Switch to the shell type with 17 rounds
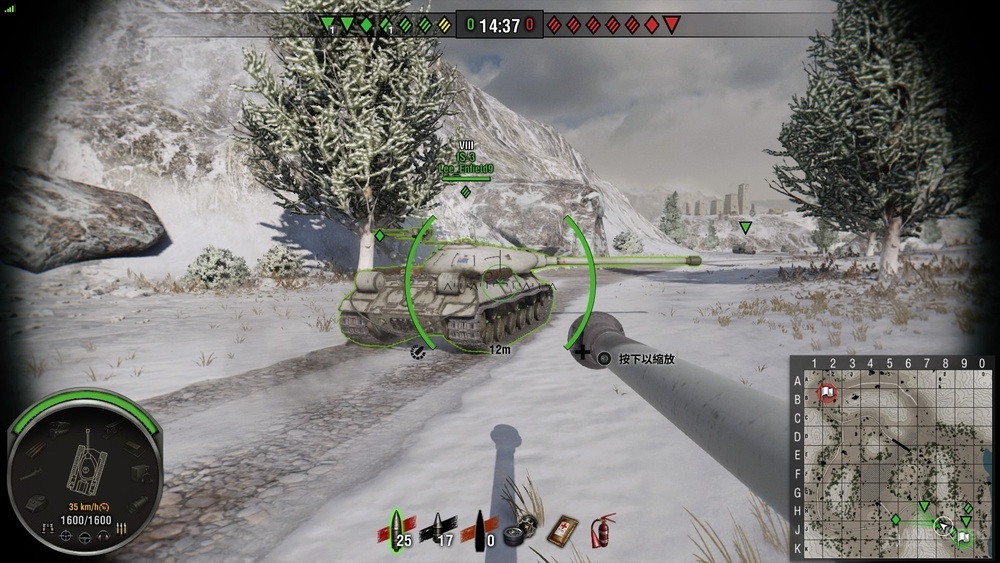Screen dimensions: 1000x563 pos(440,527)
